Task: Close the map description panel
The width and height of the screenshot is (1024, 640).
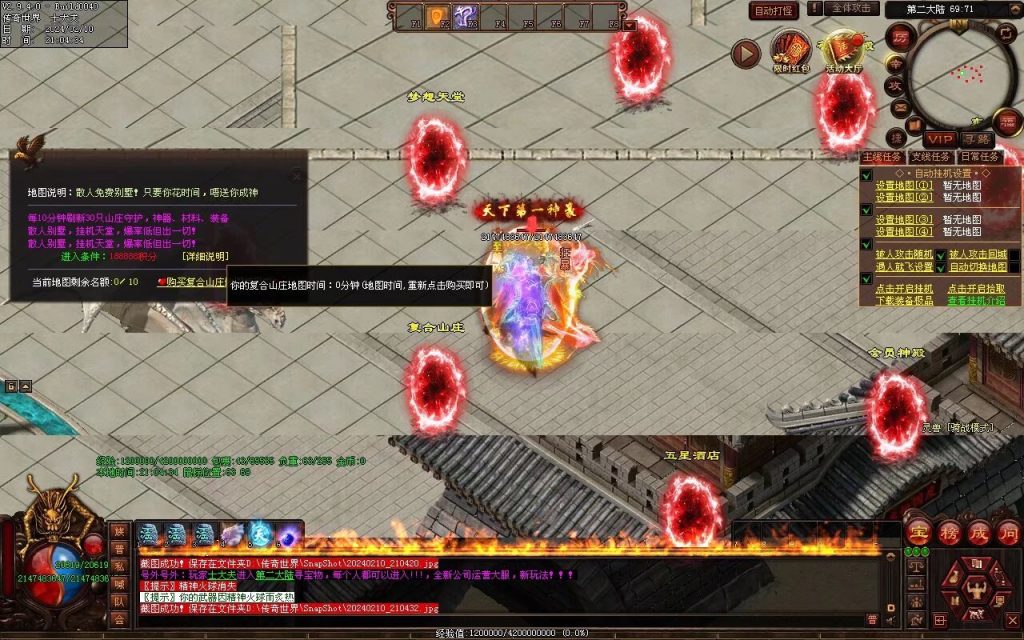Action: [296, 176]
